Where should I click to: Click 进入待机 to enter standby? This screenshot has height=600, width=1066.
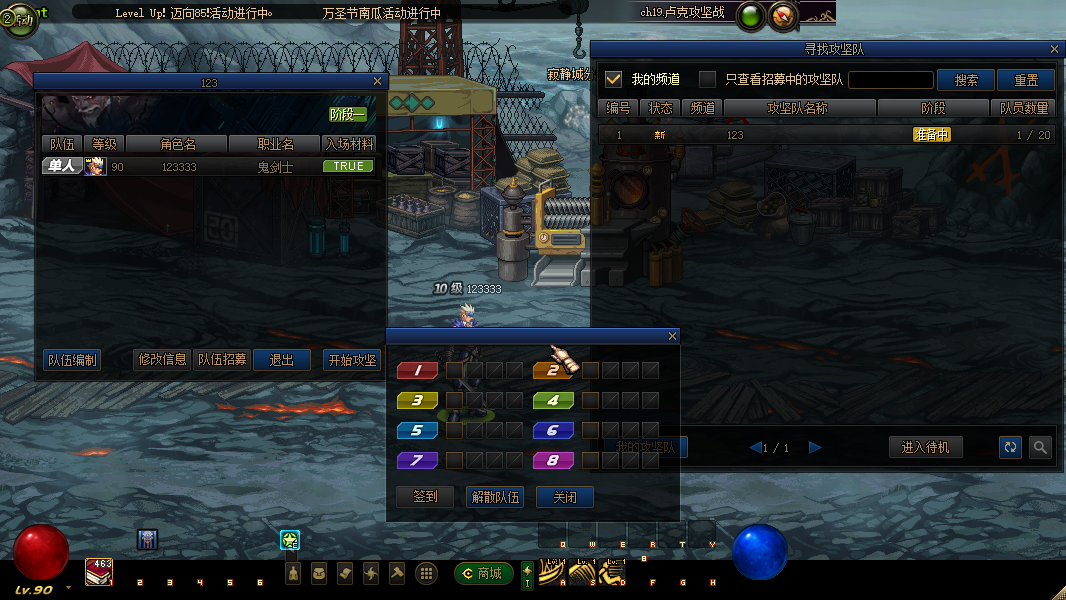point(925,447)
